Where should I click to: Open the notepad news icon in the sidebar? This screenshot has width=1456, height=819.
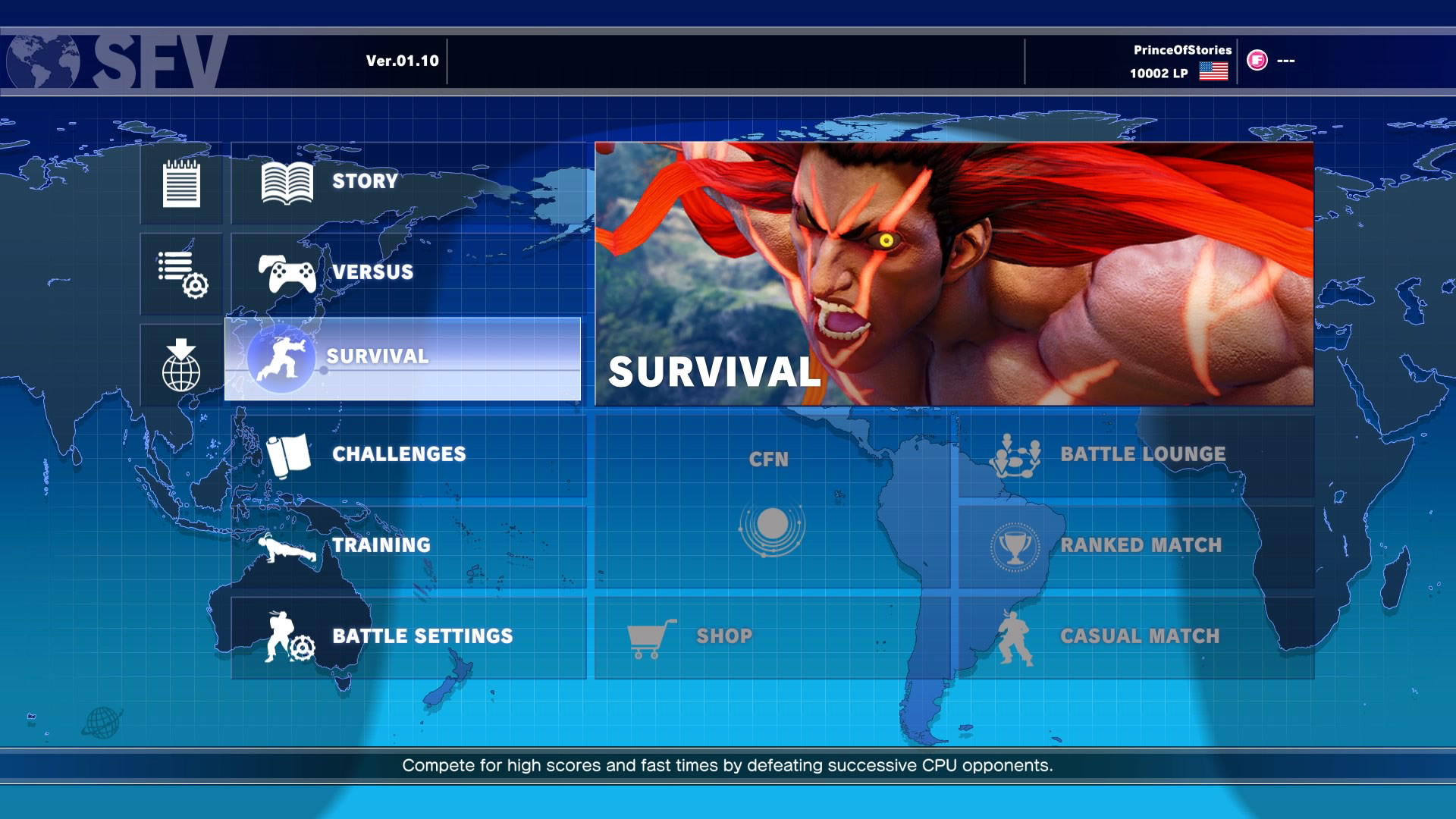pos(180,182)
